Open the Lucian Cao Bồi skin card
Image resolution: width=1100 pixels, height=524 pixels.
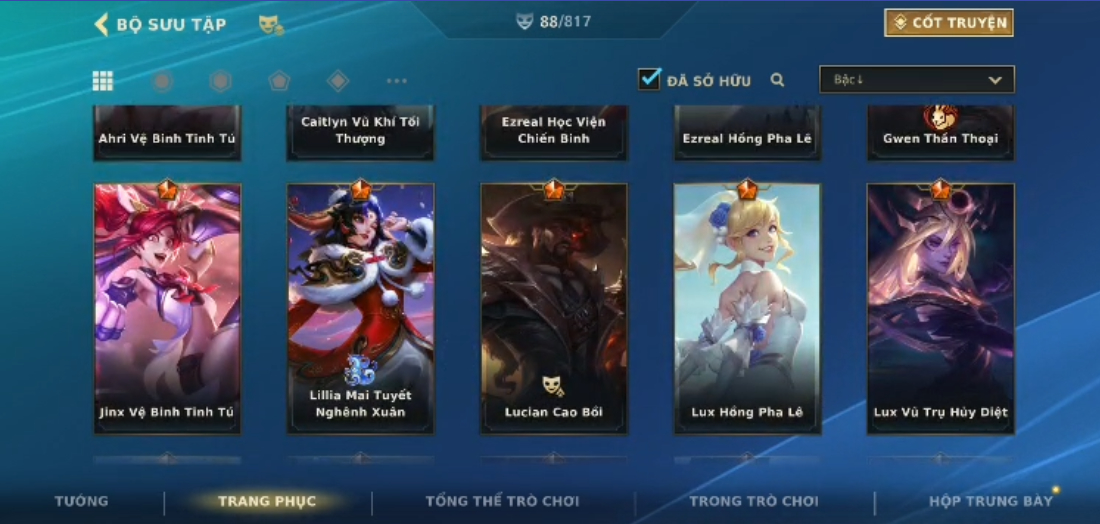[554, 308]
